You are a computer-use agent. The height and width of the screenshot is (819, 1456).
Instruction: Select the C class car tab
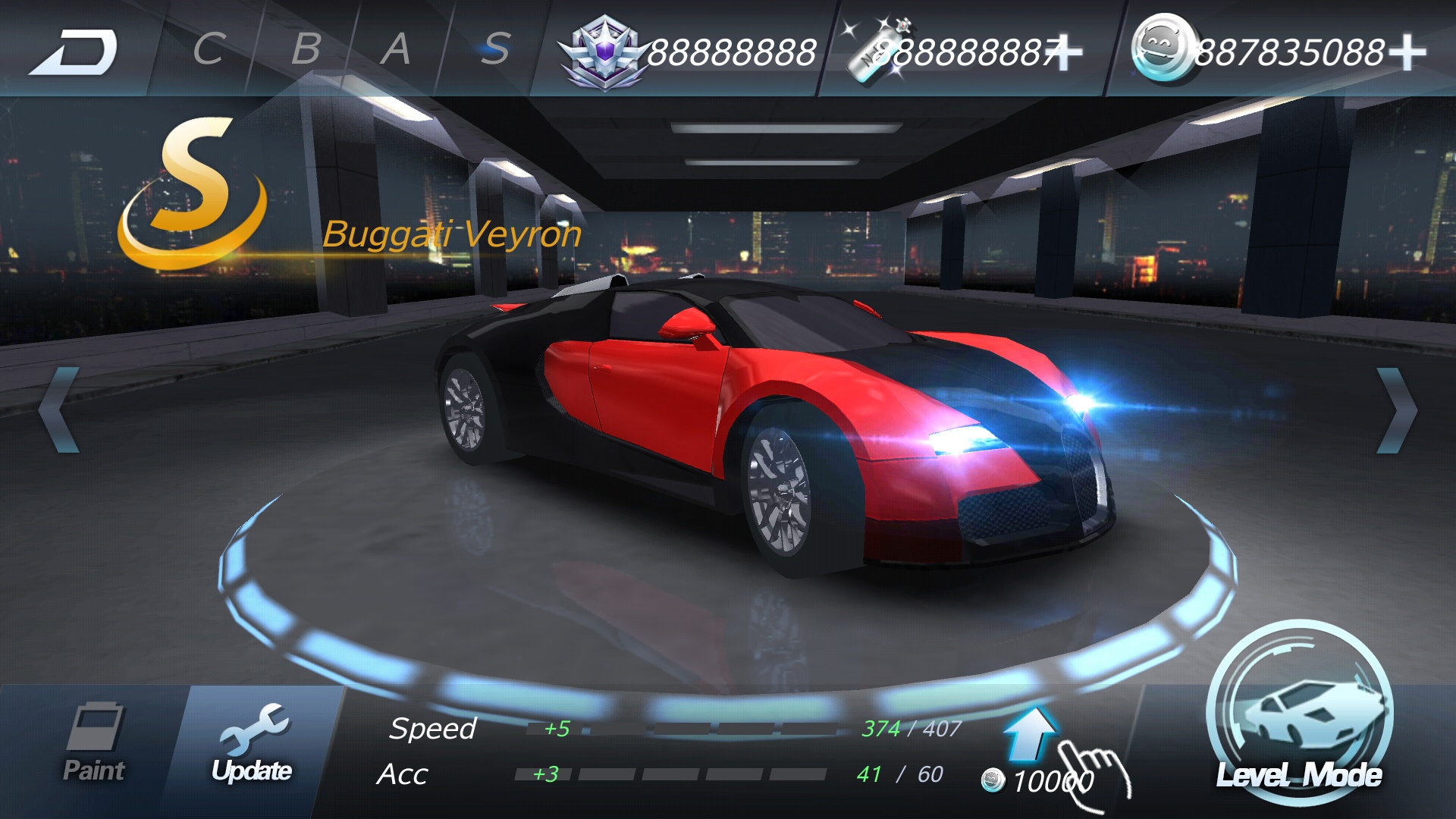209,50
